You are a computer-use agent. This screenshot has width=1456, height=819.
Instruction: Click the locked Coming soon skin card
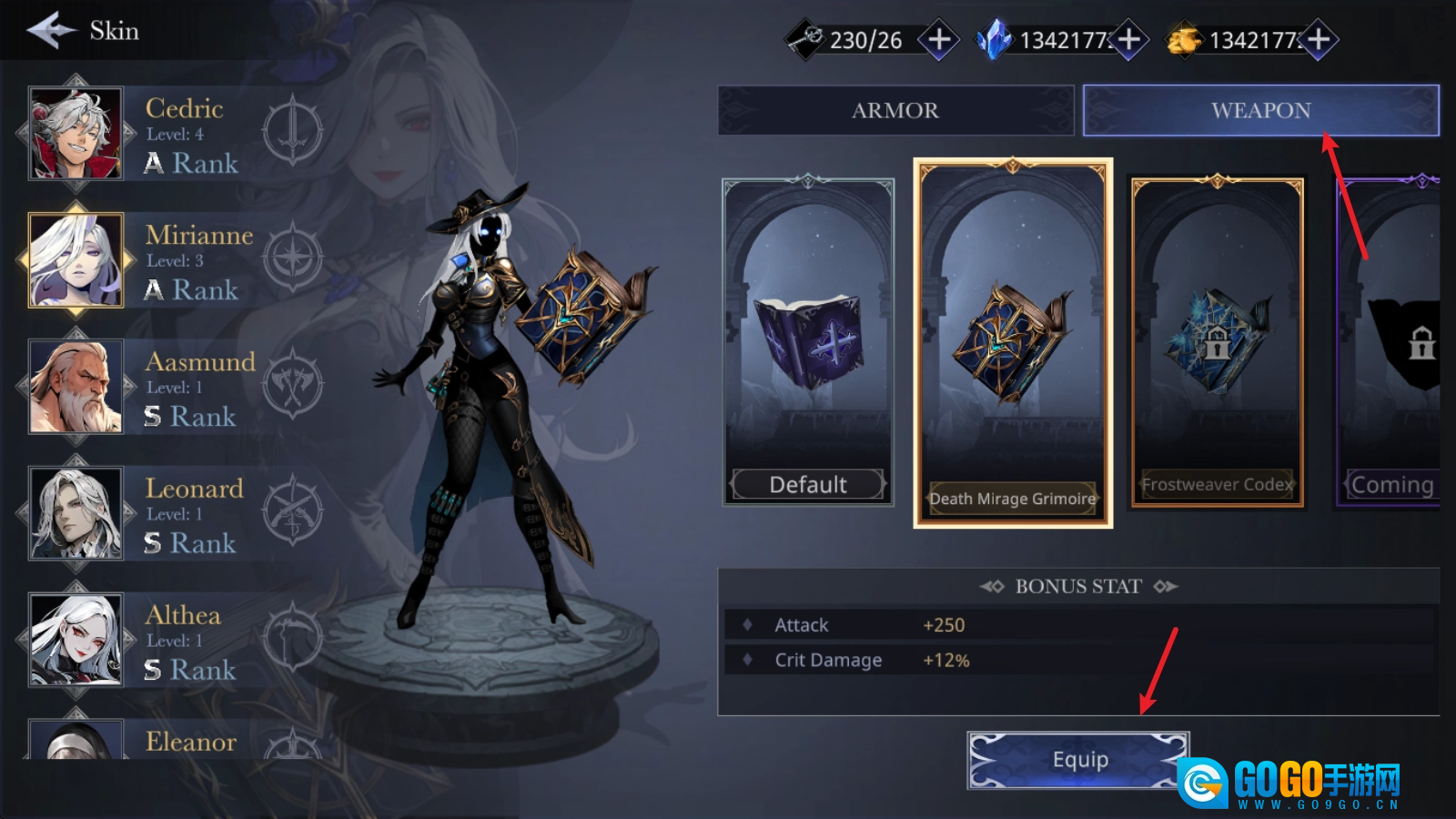[1390, 342]
